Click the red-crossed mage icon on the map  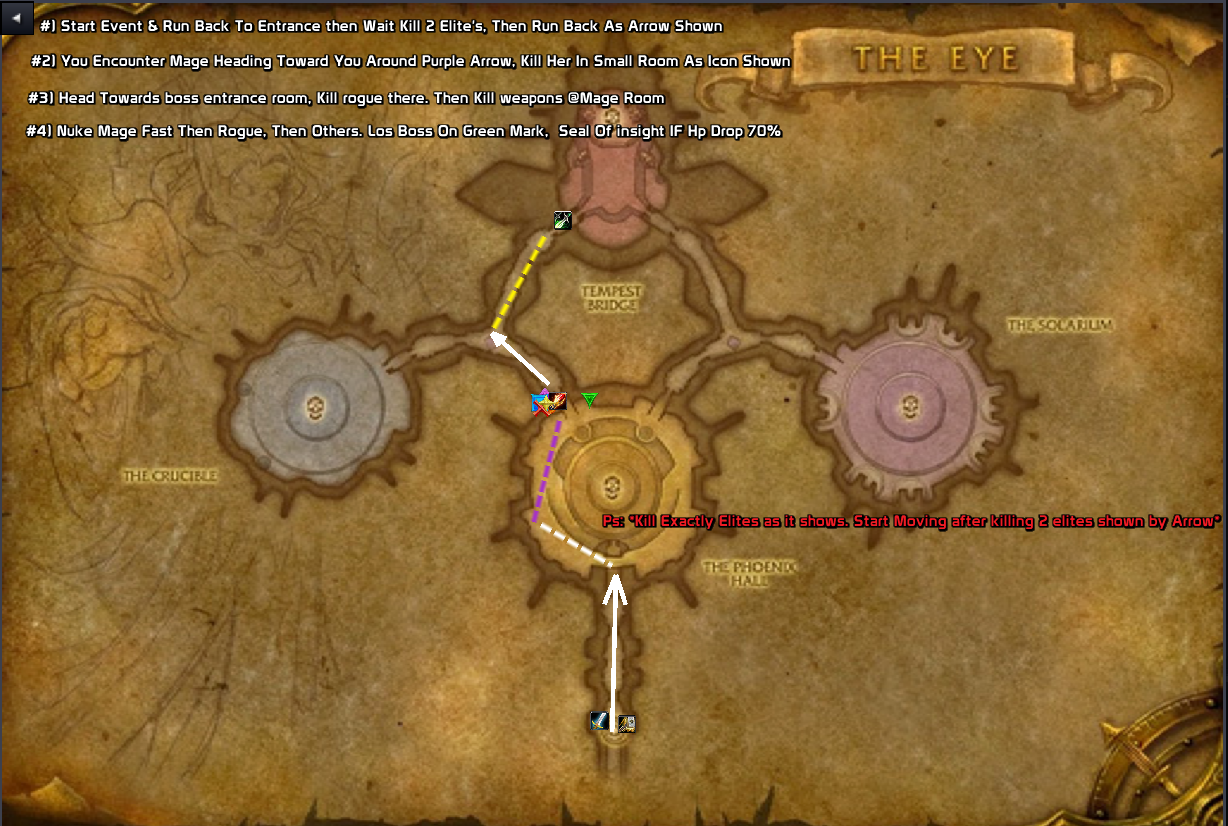[x=541, y=404]
